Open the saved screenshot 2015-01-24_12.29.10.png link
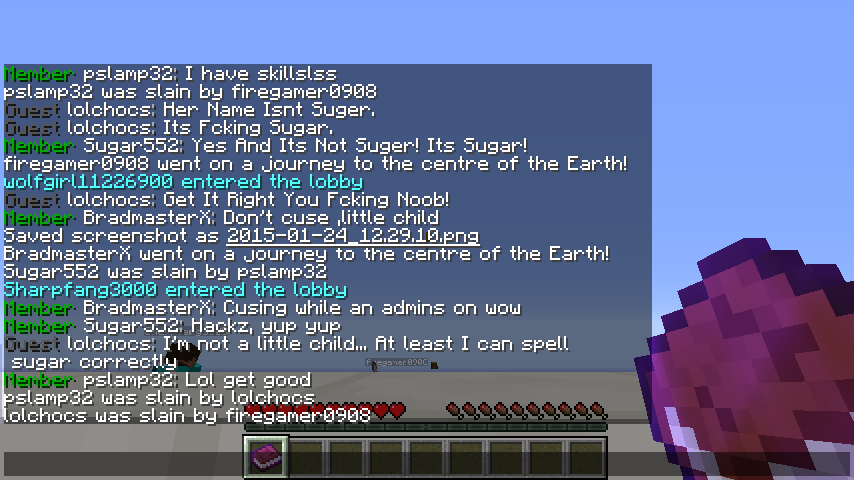Viewport: 854px width, 480px height. point(352,236)
